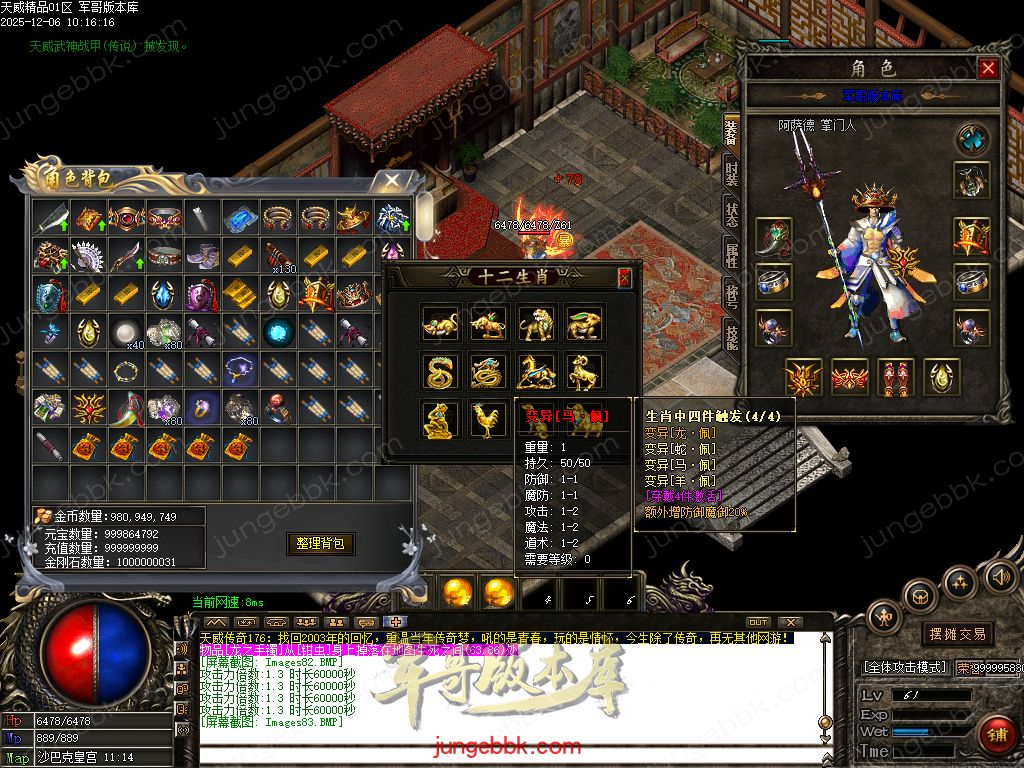Viewport: 1024px width, 768px height.
Task: Close the character (角色) panel
Action: (x=988, y=68)
